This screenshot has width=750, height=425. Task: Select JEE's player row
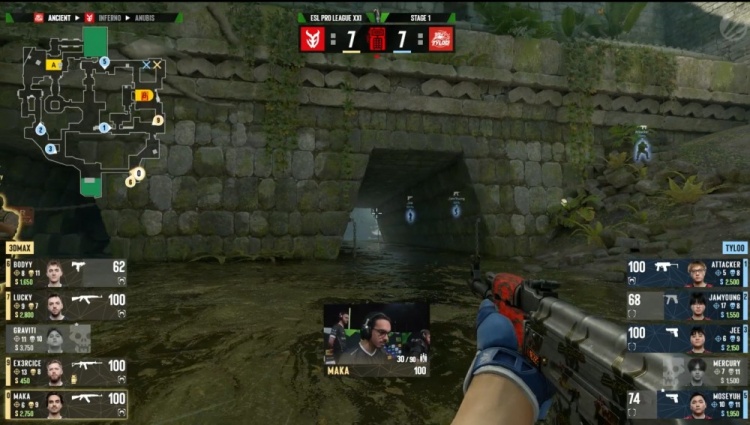point(687,339)
